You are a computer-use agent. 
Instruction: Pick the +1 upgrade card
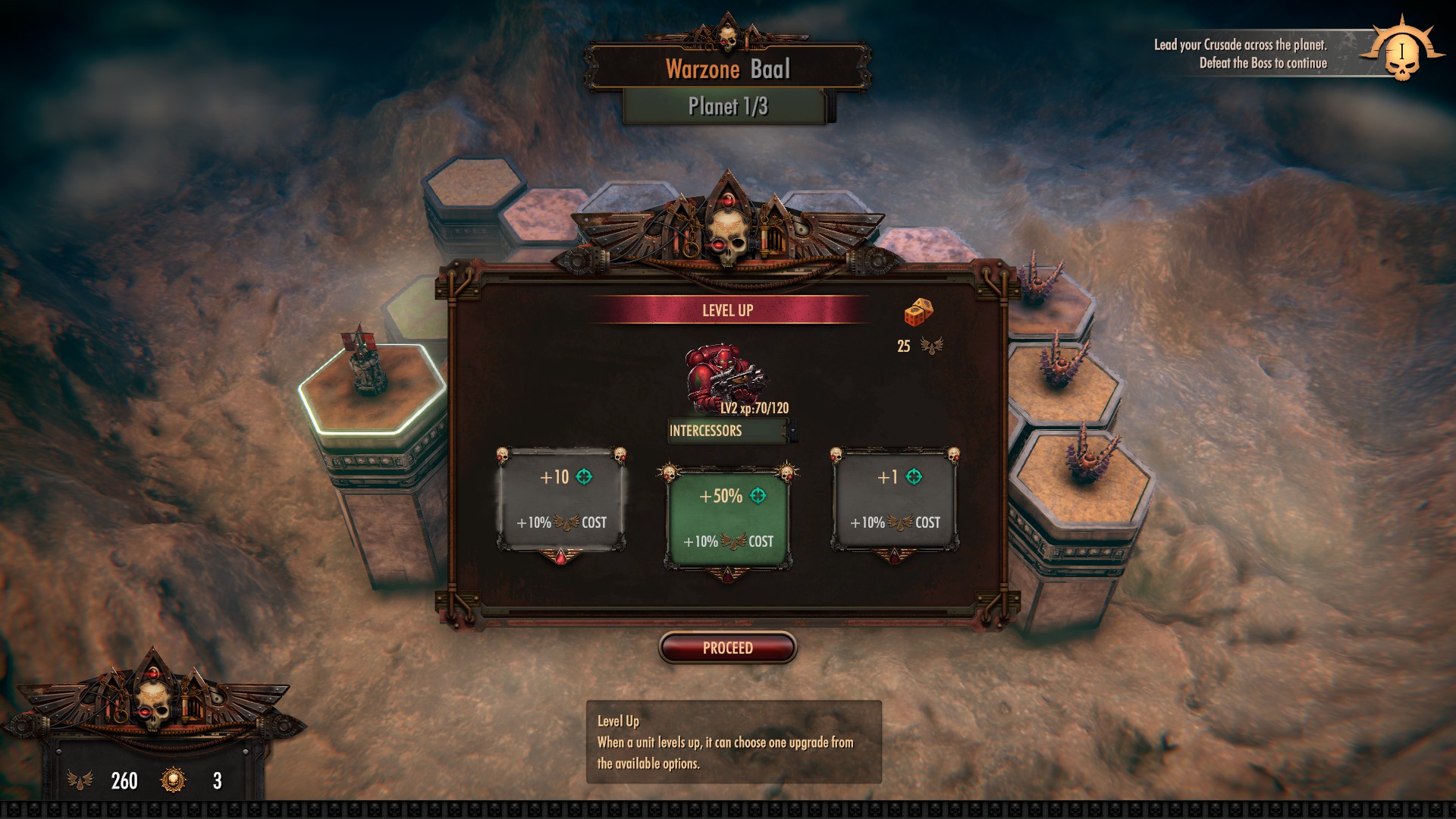[x=895, y=499]
